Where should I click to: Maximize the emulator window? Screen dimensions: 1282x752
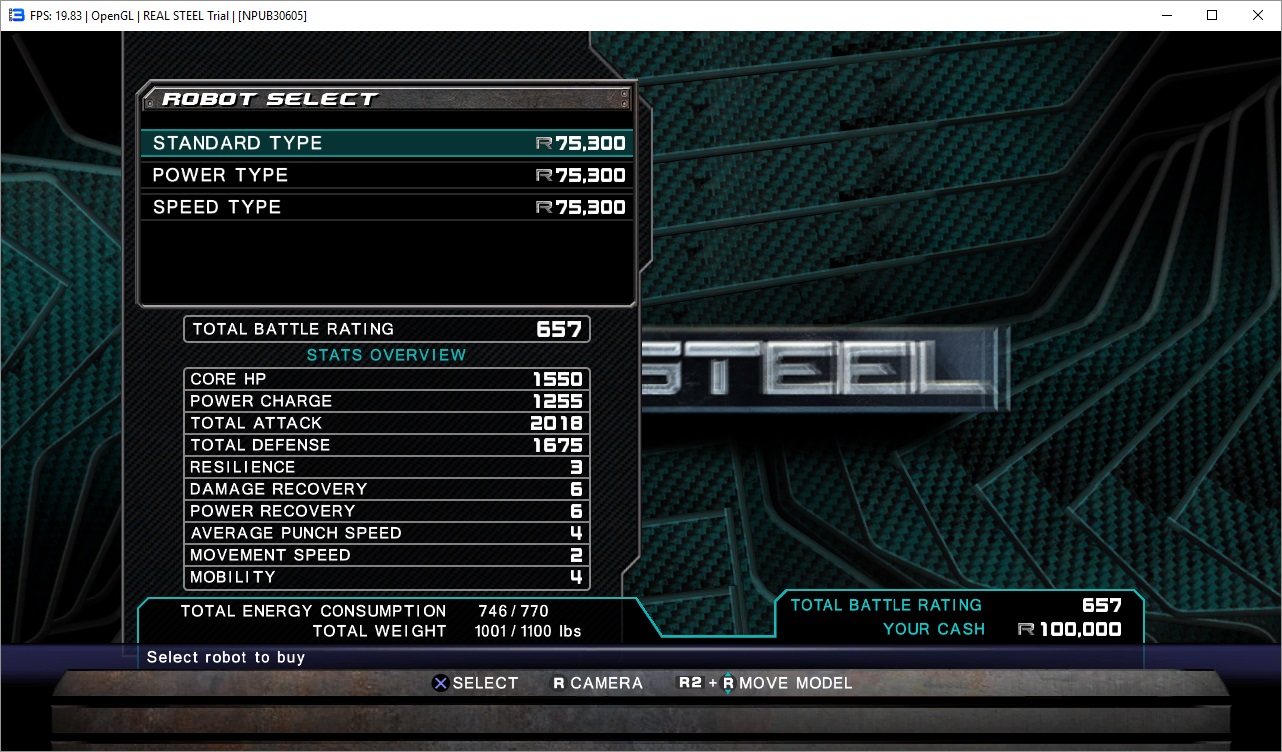tap(1212, 15)
